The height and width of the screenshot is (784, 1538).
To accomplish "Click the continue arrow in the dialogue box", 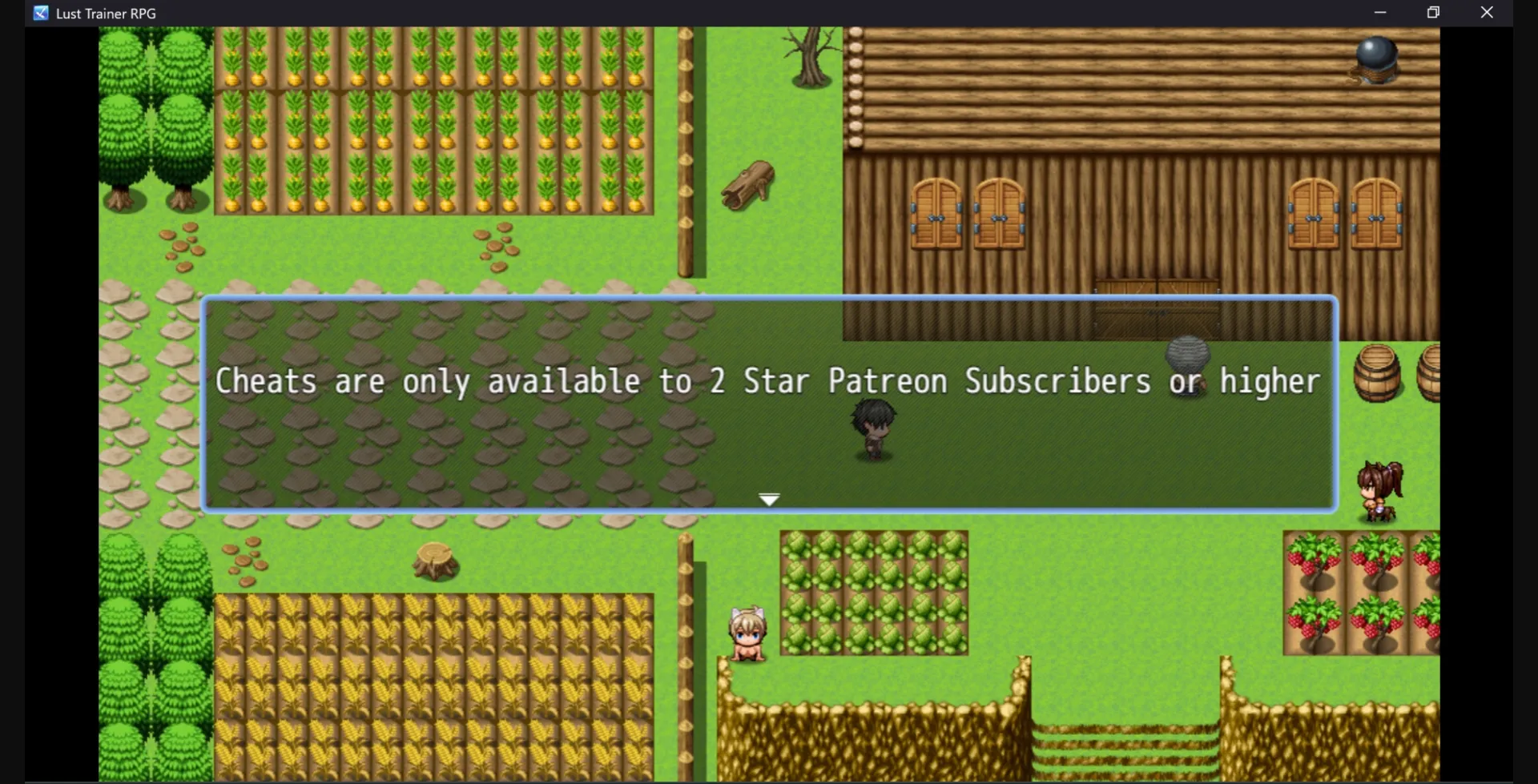I will 769,497.
